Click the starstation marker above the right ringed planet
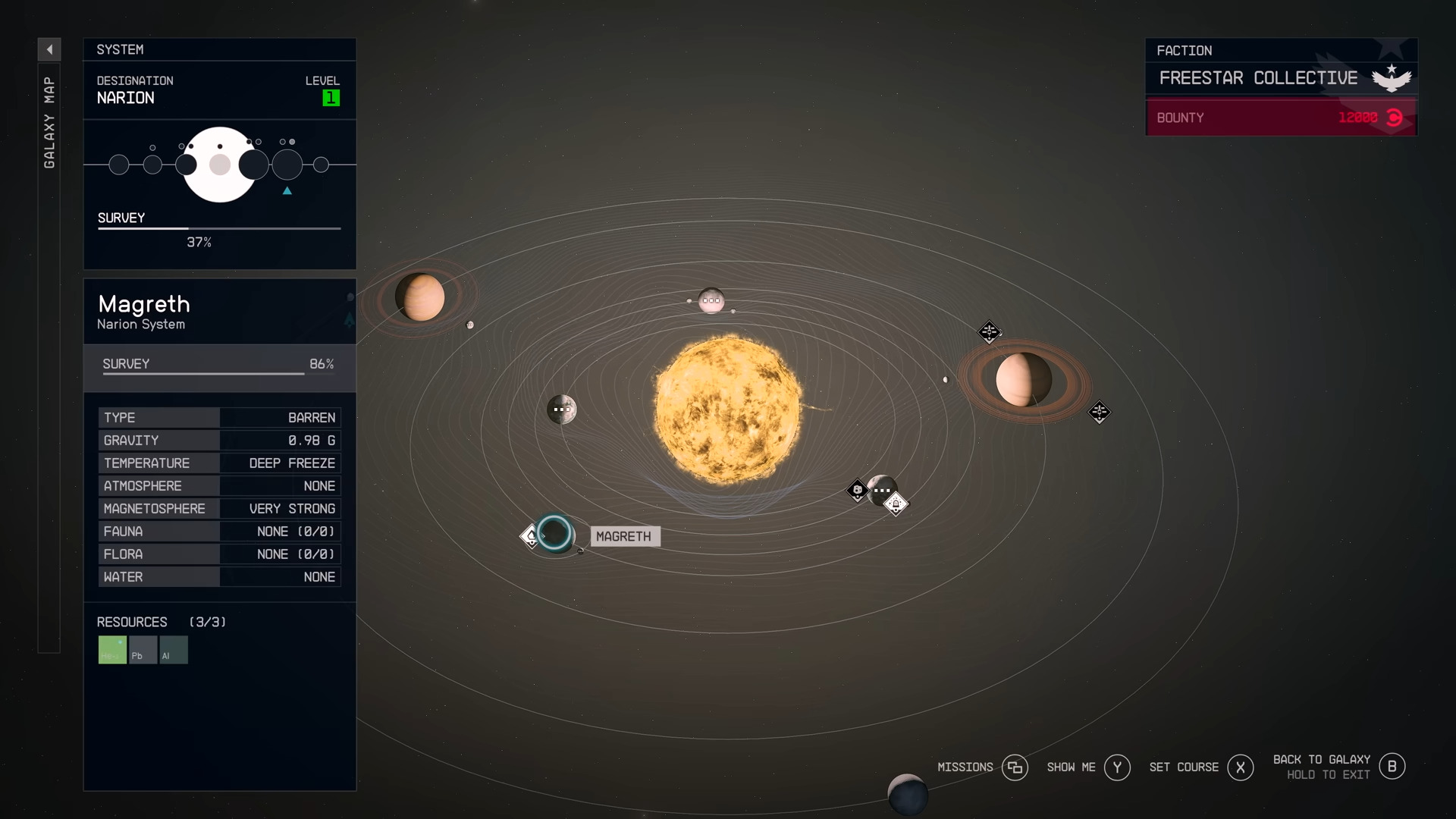 pyautogui.click(x=989, y=331)
